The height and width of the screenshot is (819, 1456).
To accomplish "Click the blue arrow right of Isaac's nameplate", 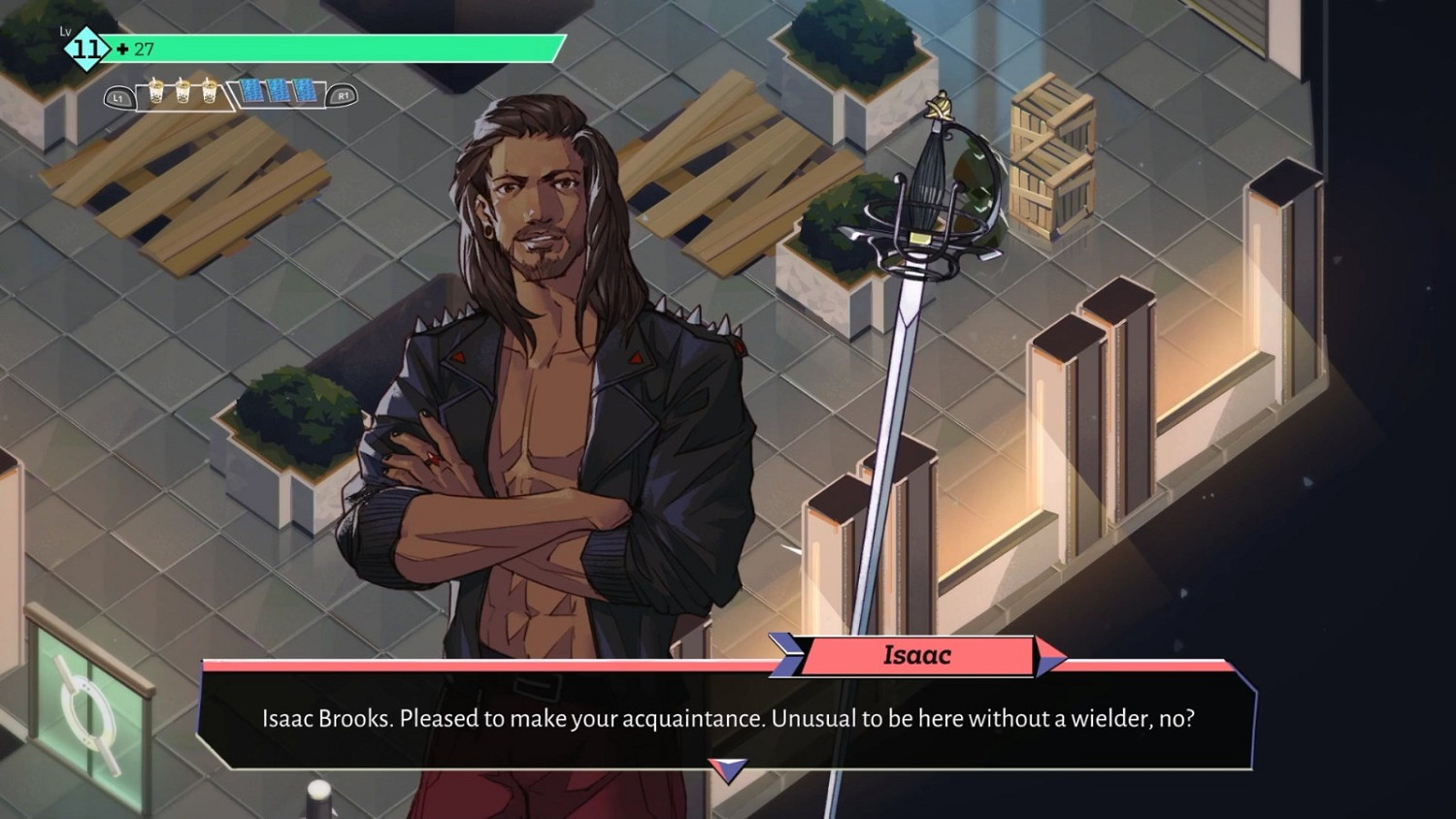I will click(x=1048, y=656).
